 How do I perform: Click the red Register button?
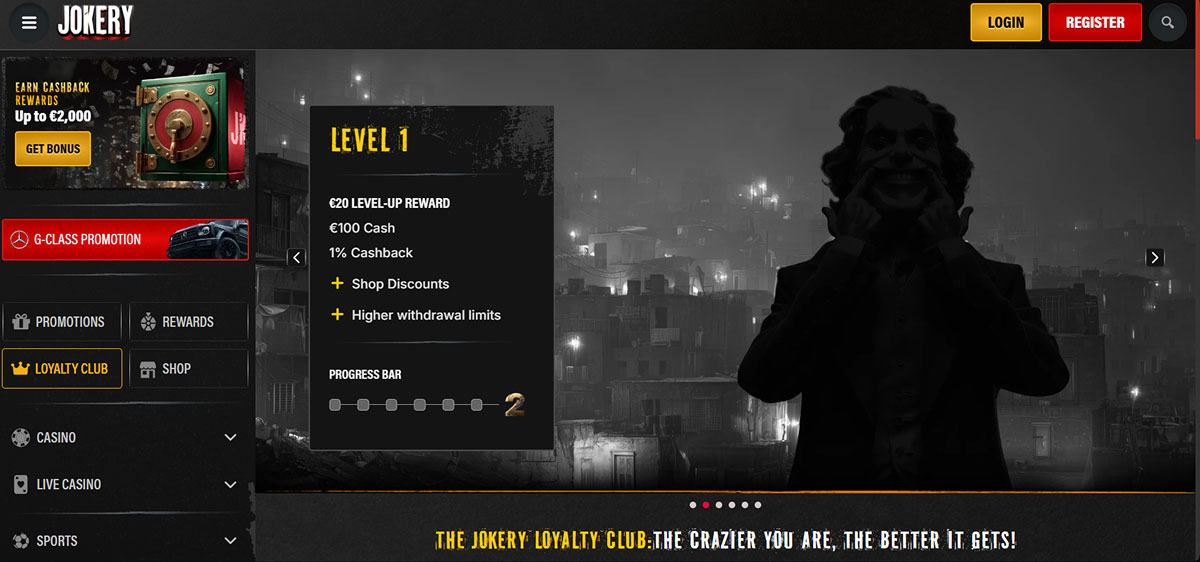point(1095,22)
